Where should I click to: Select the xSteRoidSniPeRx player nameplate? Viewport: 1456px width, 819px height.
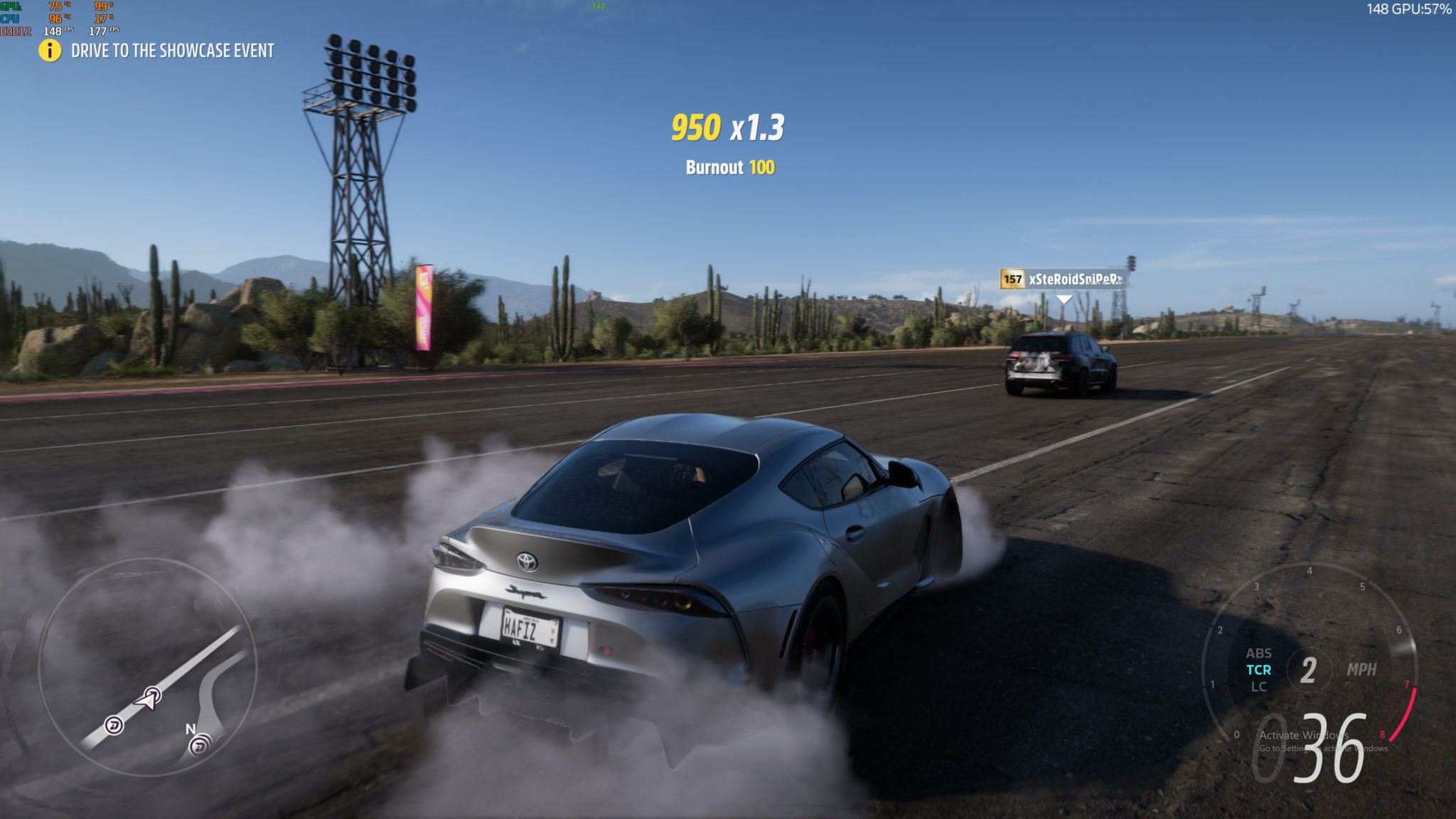(1064, 279)
